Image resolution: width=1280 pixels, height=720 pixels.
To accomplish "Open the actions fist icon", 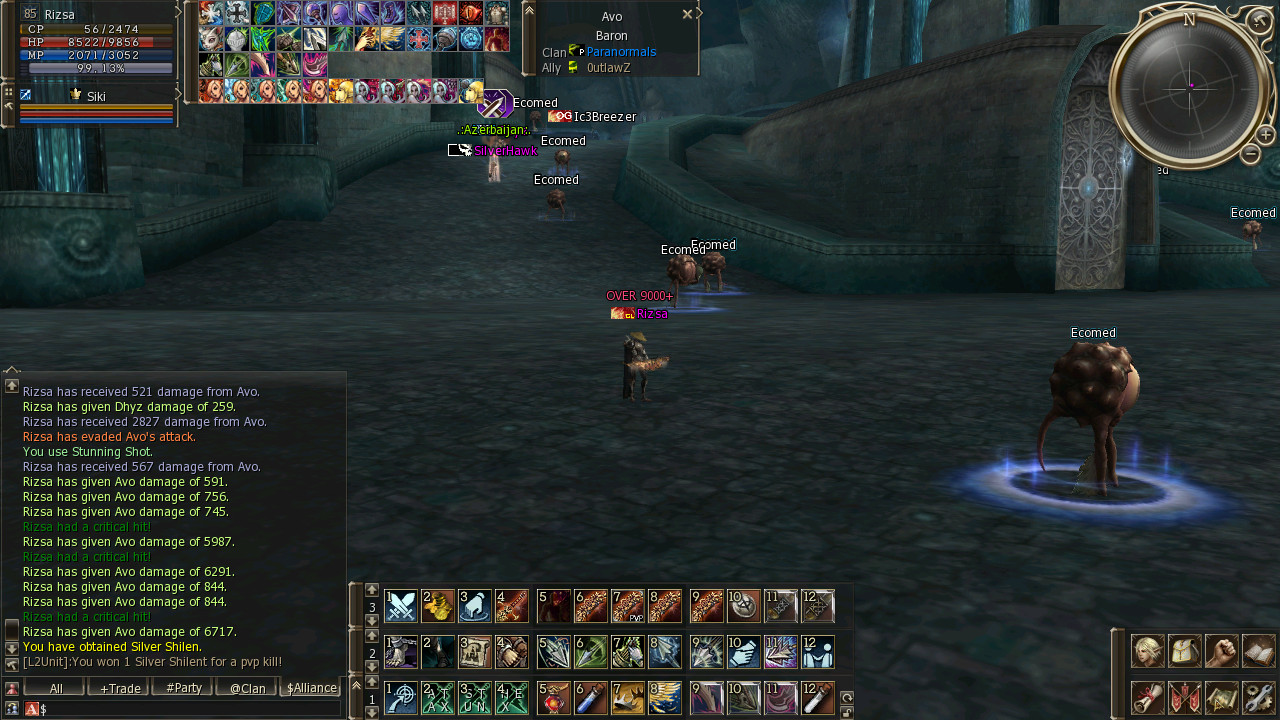I will [1221, 651].
